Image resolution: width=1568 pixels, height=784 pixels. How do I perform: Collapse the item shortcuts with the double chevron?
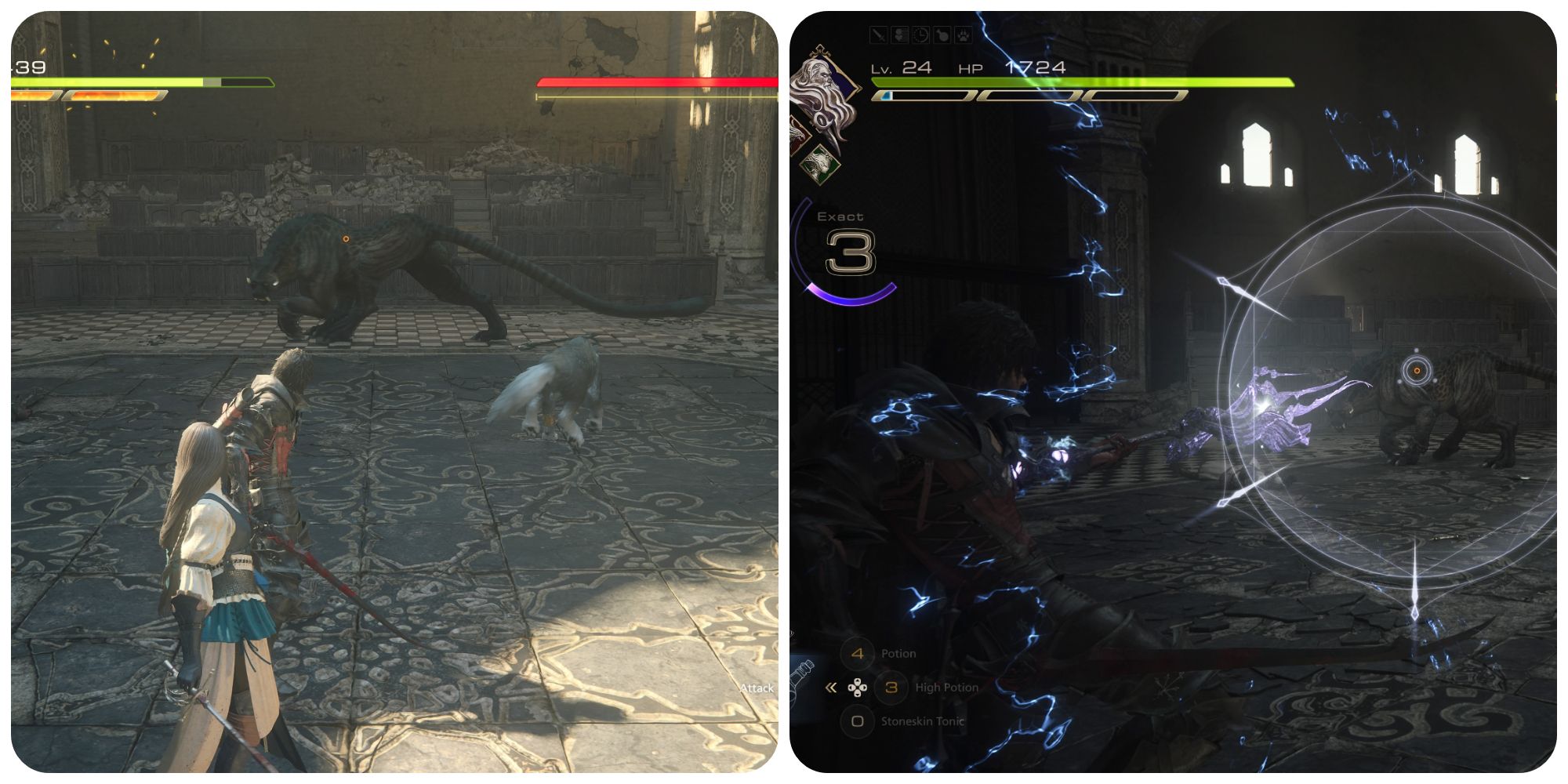point(830,688)
